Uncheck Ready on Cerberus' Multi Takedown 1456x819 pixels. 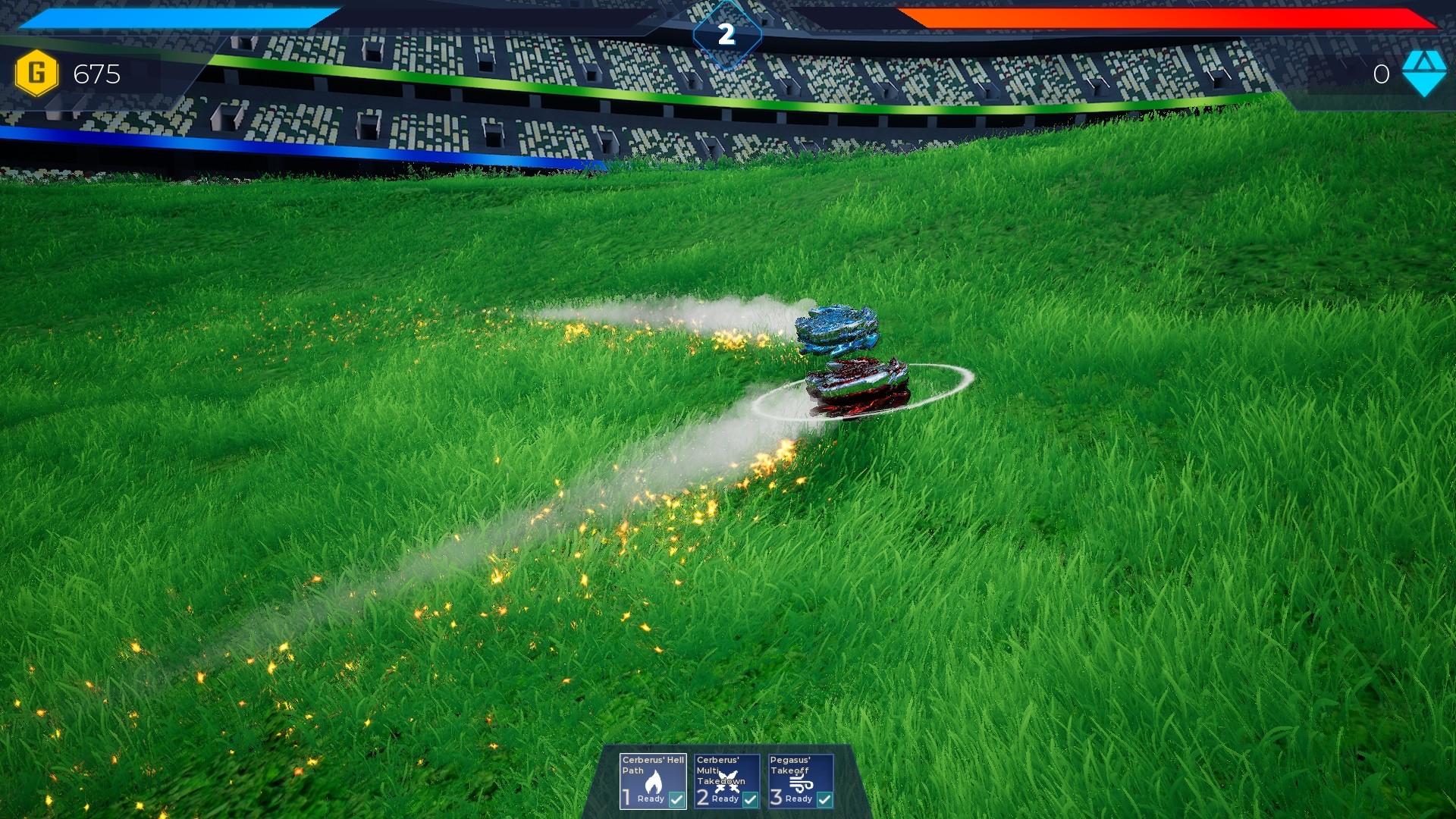(750, 799)
